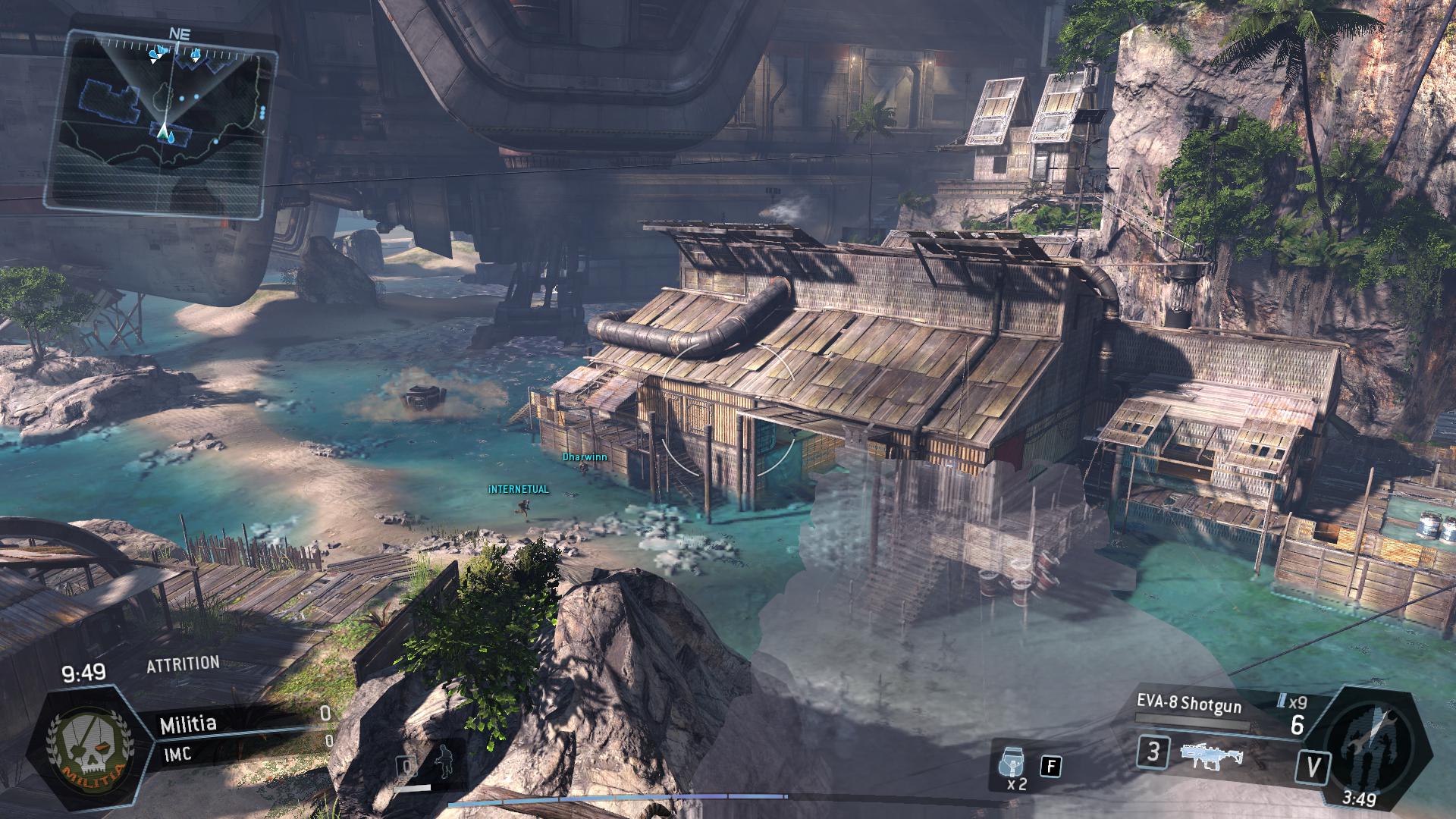Choose the EVA-8 Shotgun weapon icon
This screenshot has width=1456, height=819.
click(1210, 755)
